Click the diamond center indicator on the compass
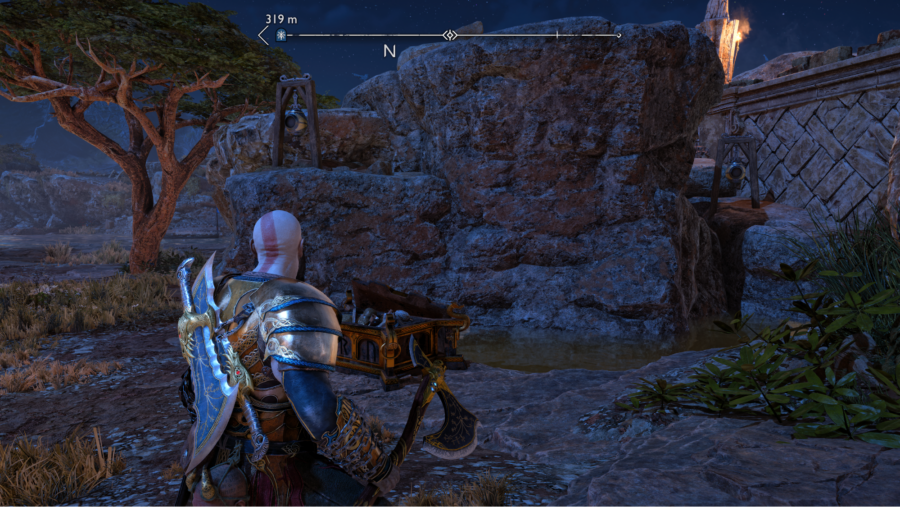 point(450,35)
